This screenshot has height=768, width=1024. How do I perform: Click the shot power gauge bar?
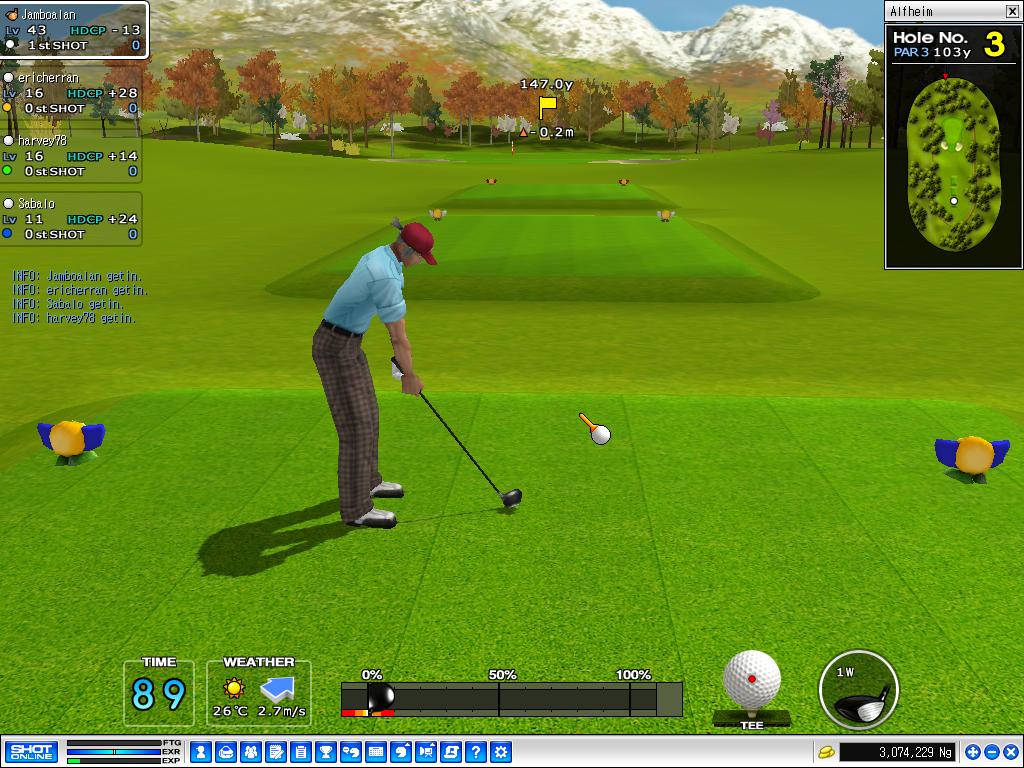pos(511,698)
